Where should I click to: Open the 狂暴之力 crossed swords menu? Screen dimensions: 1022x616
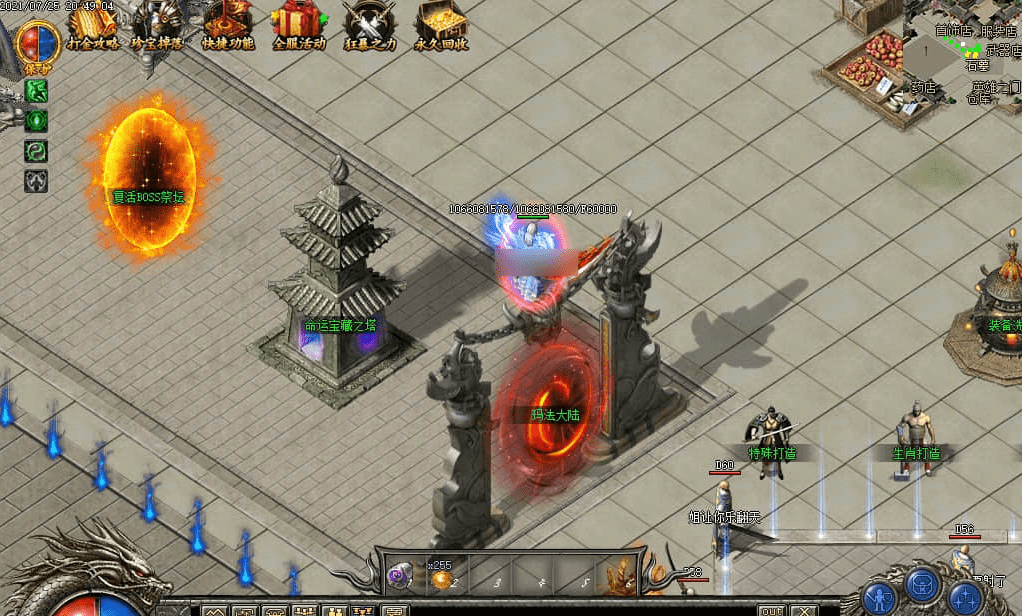[x=368, y=26]
